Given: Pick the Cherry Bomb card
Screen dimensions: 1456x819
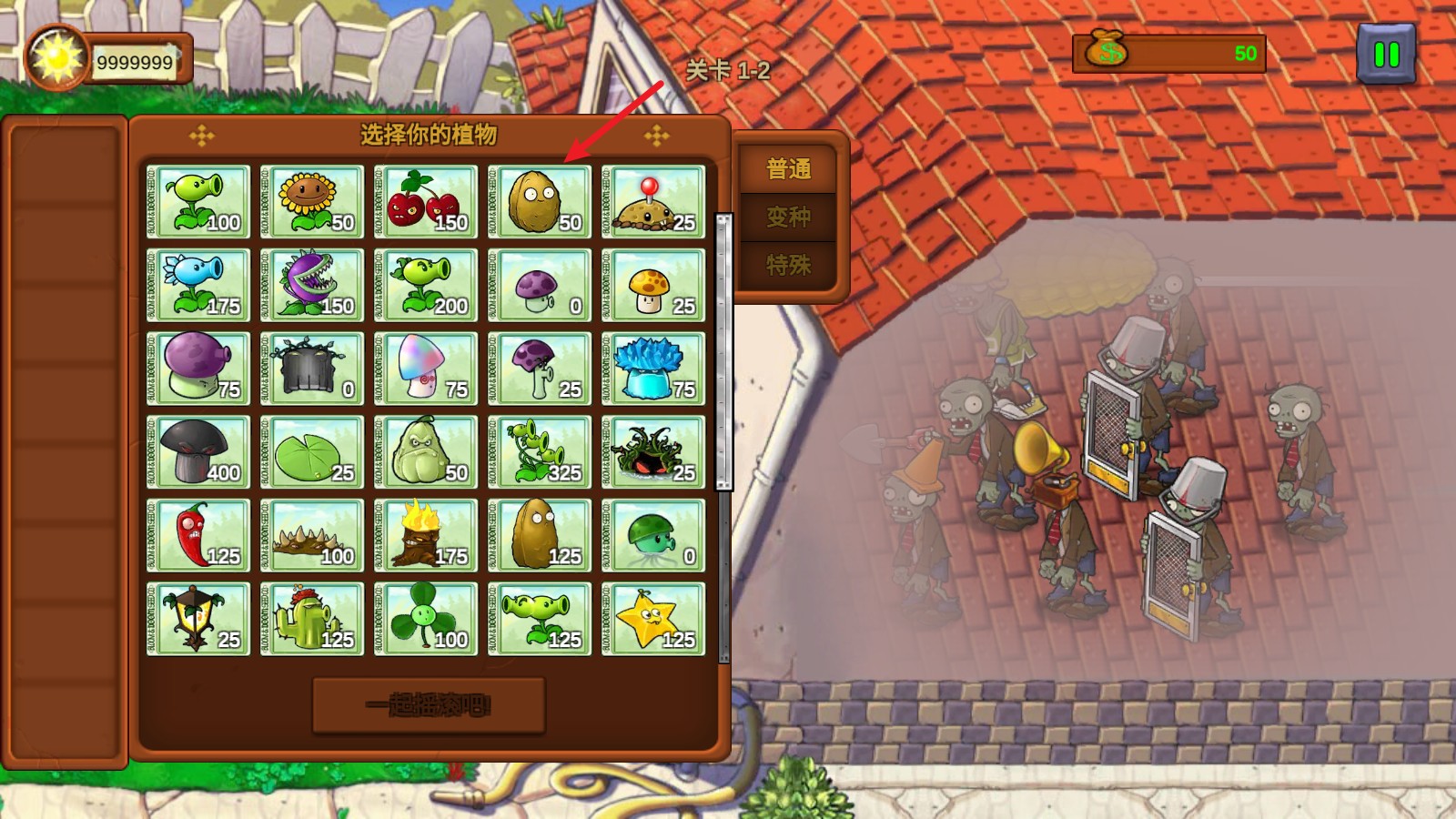Looking at the screenshot, I should (x=426, y=202).
